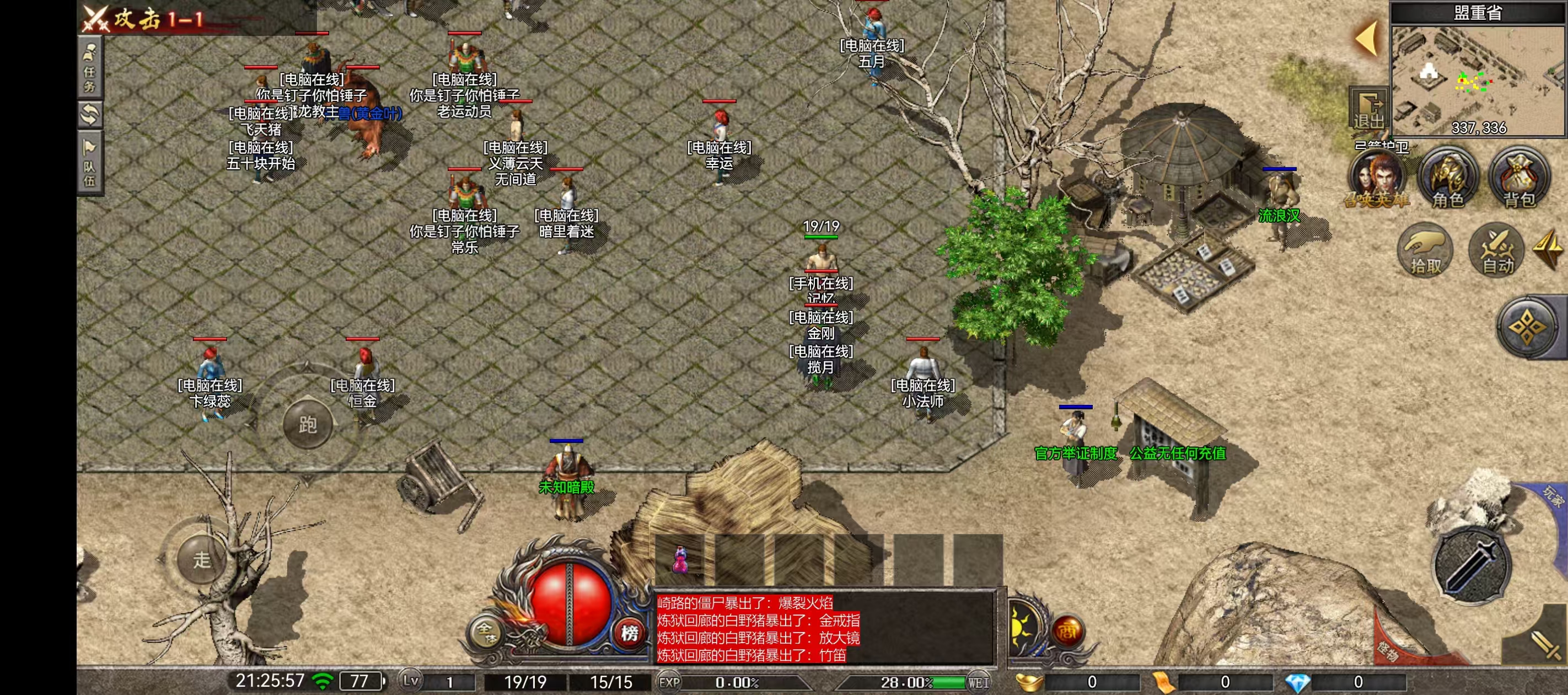Click the 全体 round button beside the orb
Image resolution: width=1568 pixels, height=695 pixels.
[486, 632]
